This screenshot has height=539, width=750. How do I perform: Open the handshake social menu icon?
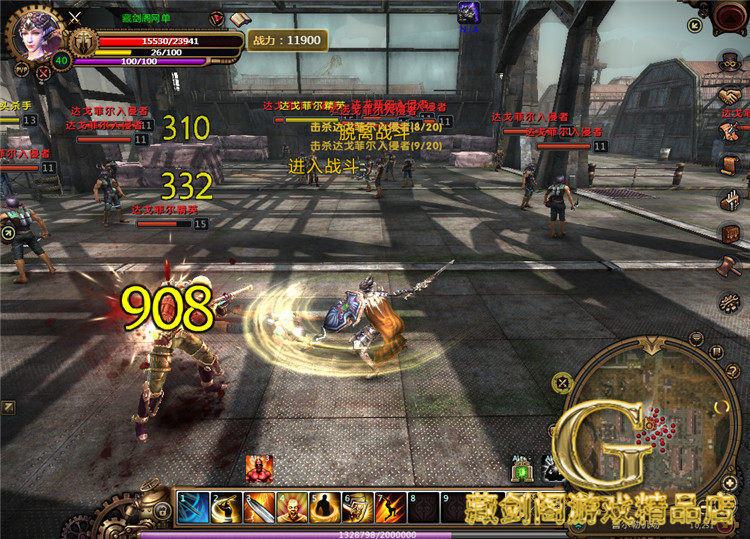(729, 97)
